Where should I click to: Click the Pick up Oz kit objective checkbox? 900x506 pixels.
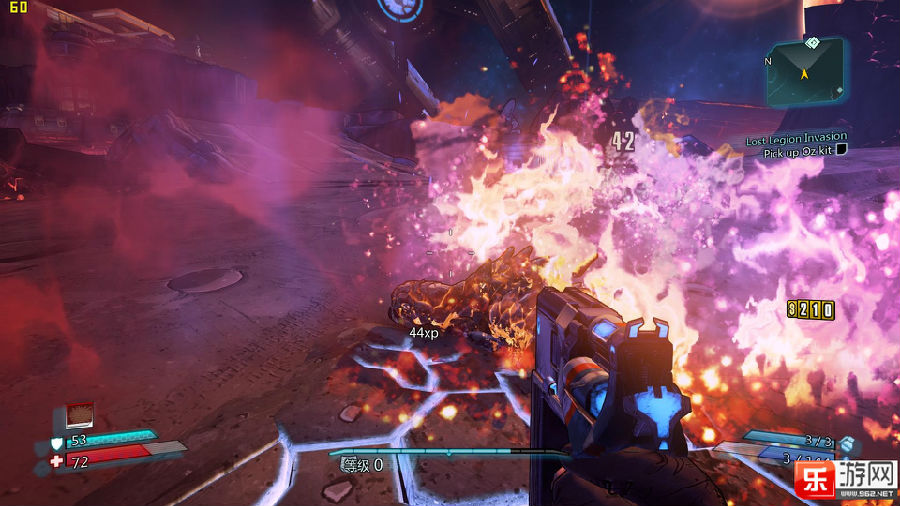(842, 150)
